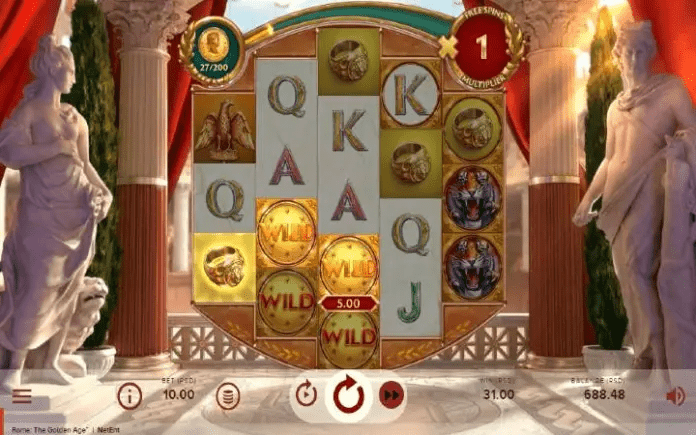Mute the game sound
Screen dimensions: 696x435
click(x=676, y=396)
